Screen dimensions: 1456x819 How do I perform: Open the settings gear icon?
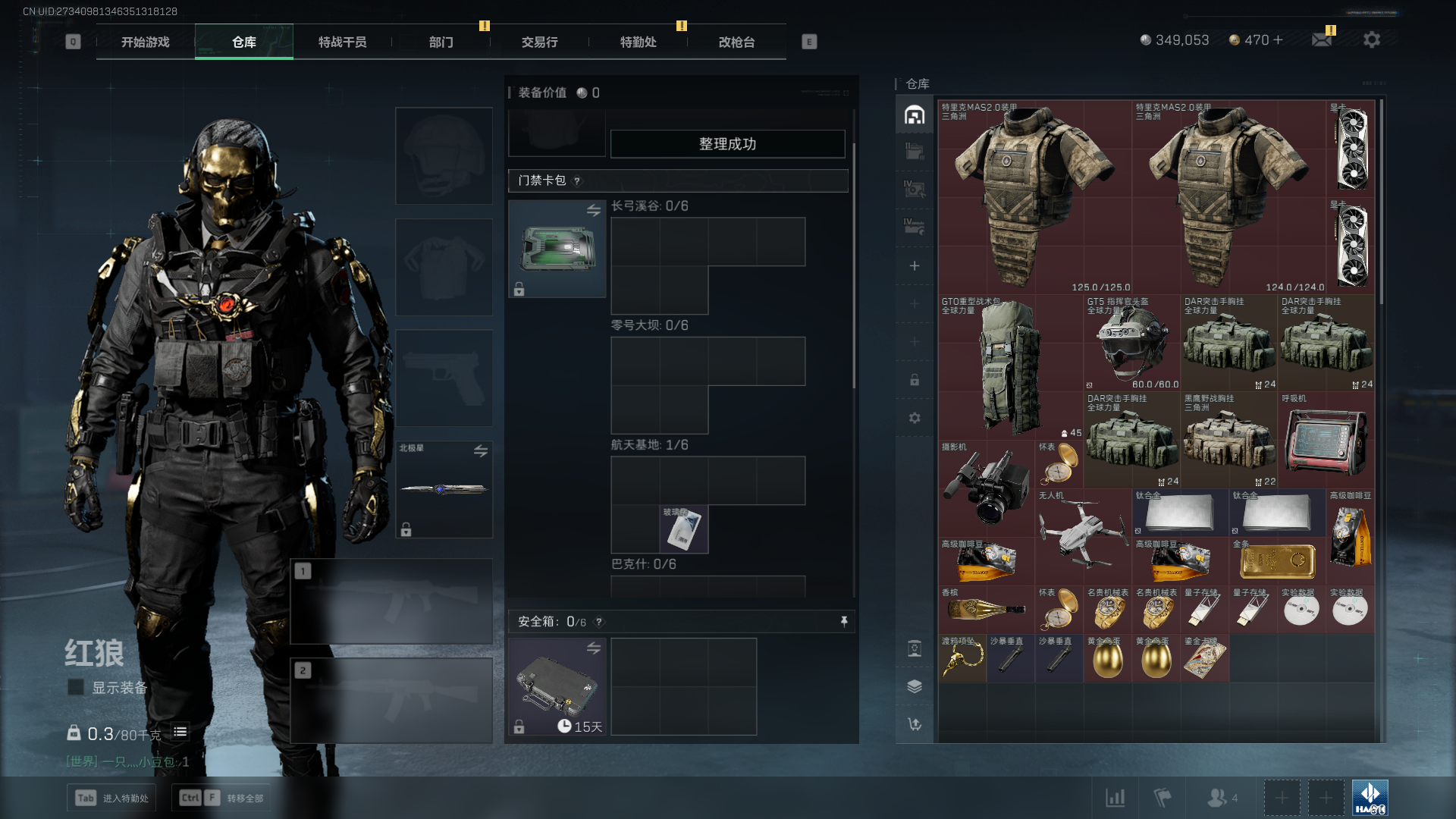[1371, 39]
